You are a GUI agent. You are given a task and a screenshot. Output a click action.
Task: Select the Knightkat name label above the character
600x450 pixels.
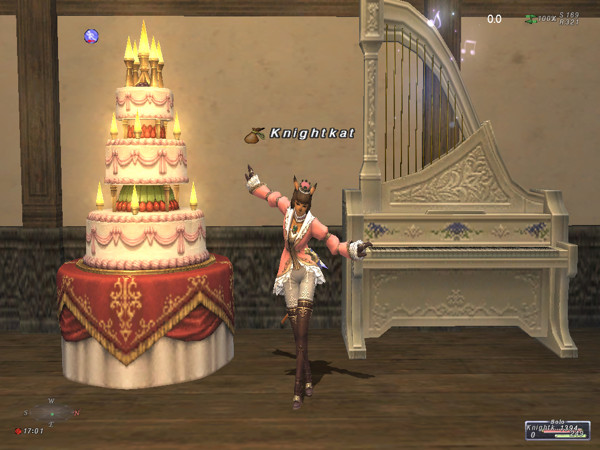(312, 133)
